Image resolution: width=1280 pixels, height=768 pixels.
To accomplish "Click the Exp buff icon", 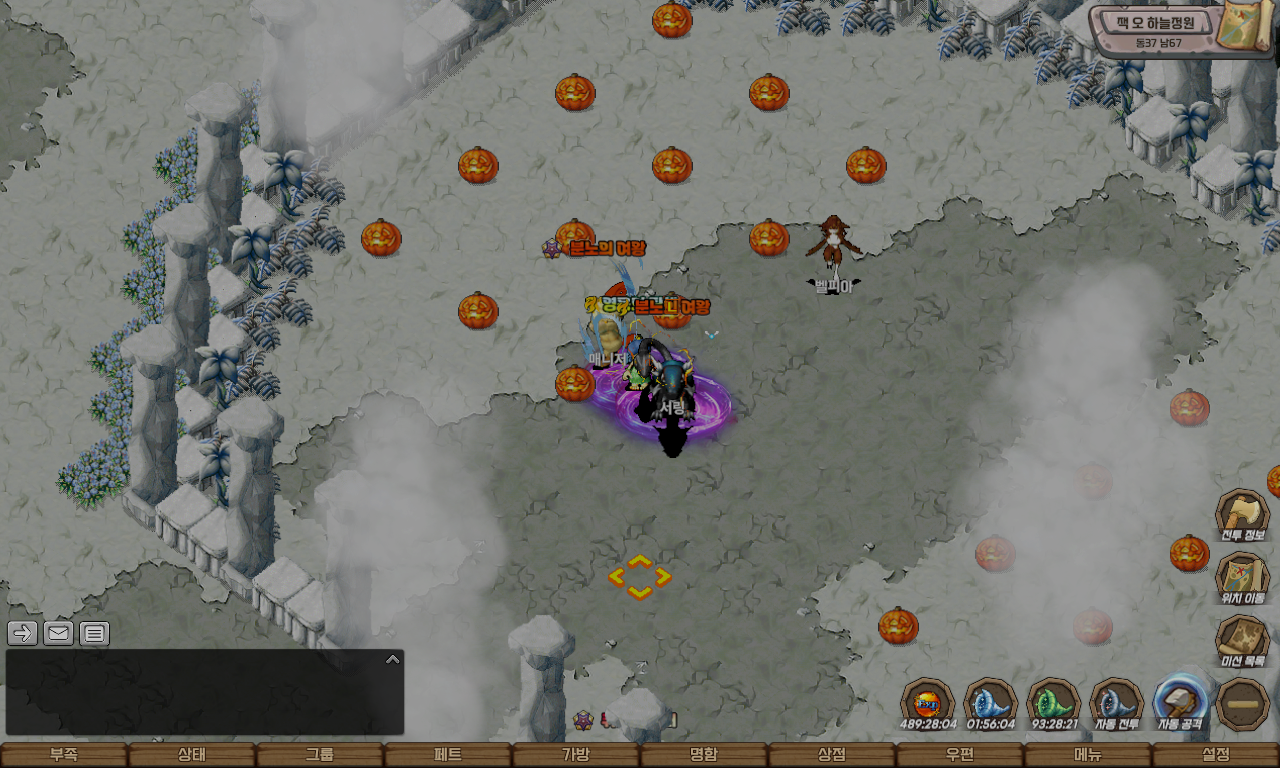I will click(x=927, y=703).
